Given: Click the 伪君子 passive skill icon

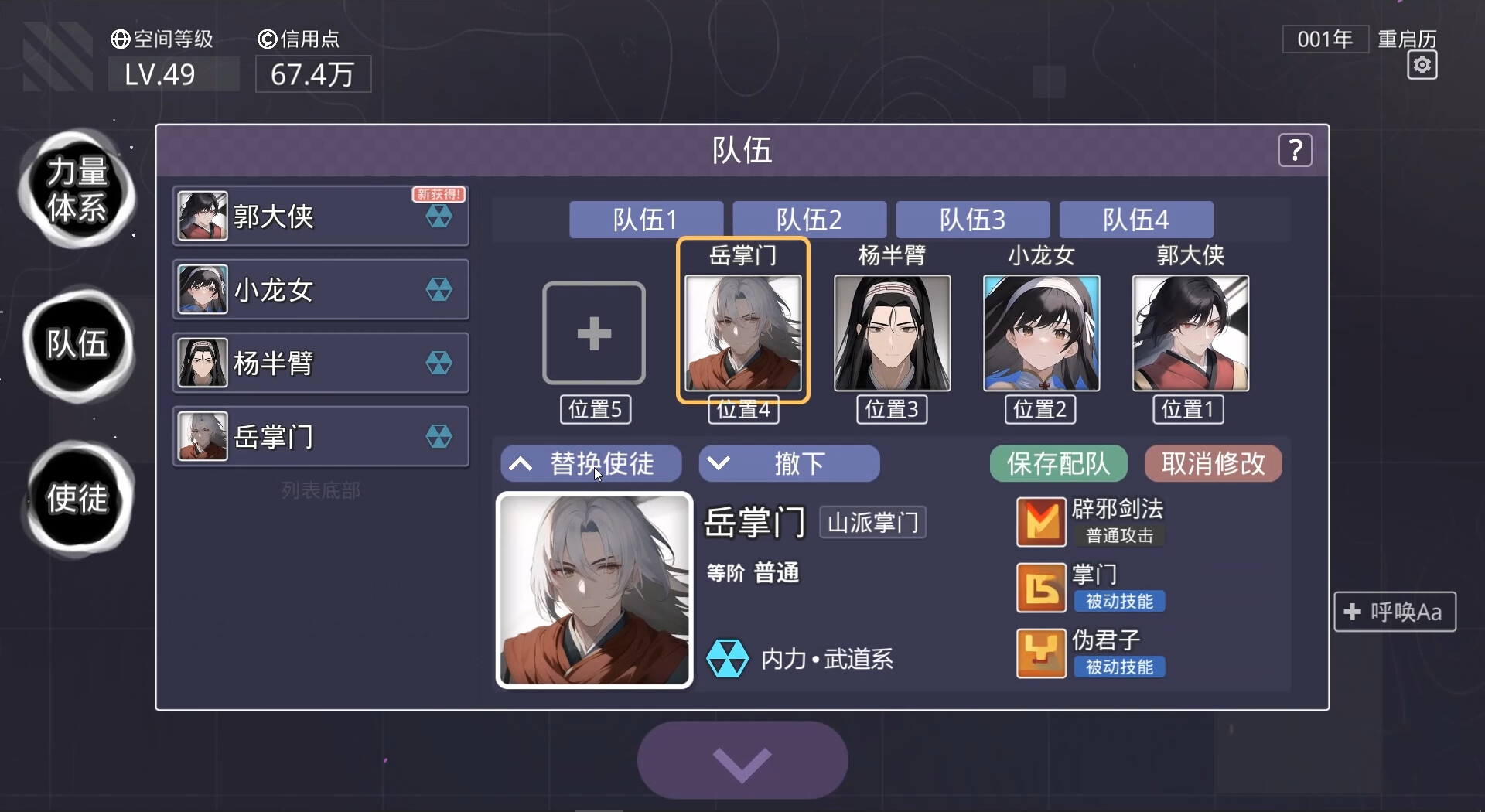Looking at the screenshot, I should [x=1040, y=653].
